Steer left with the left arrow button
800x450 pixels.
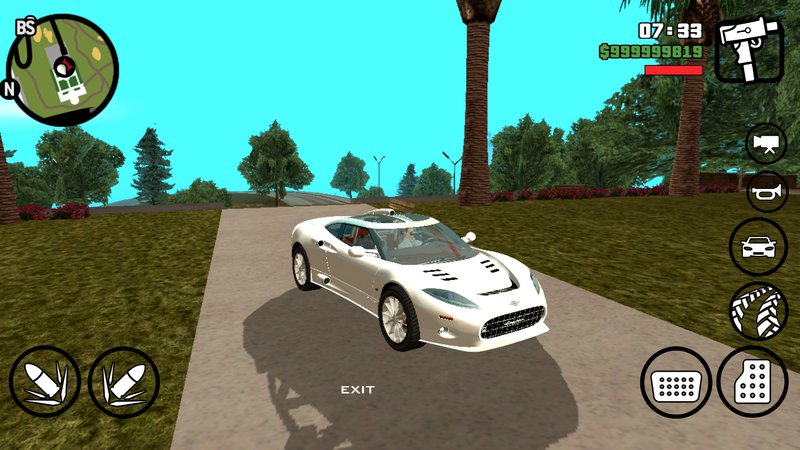tap(45, 382)
